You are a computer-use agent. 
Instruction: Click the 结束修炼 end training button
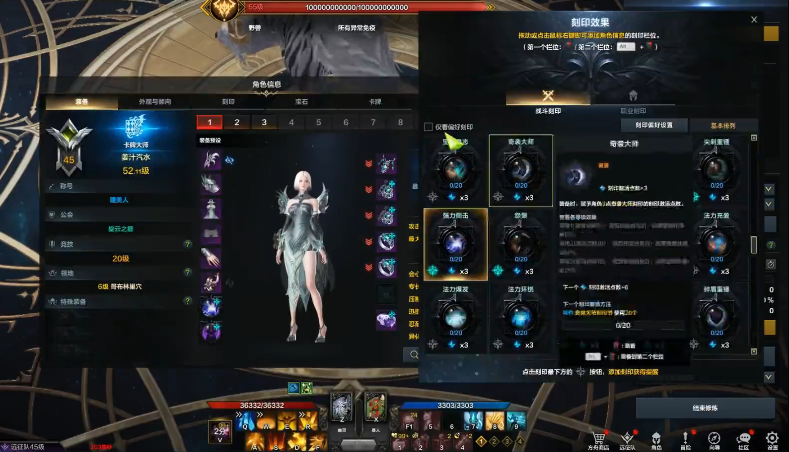tap(704, 408)
